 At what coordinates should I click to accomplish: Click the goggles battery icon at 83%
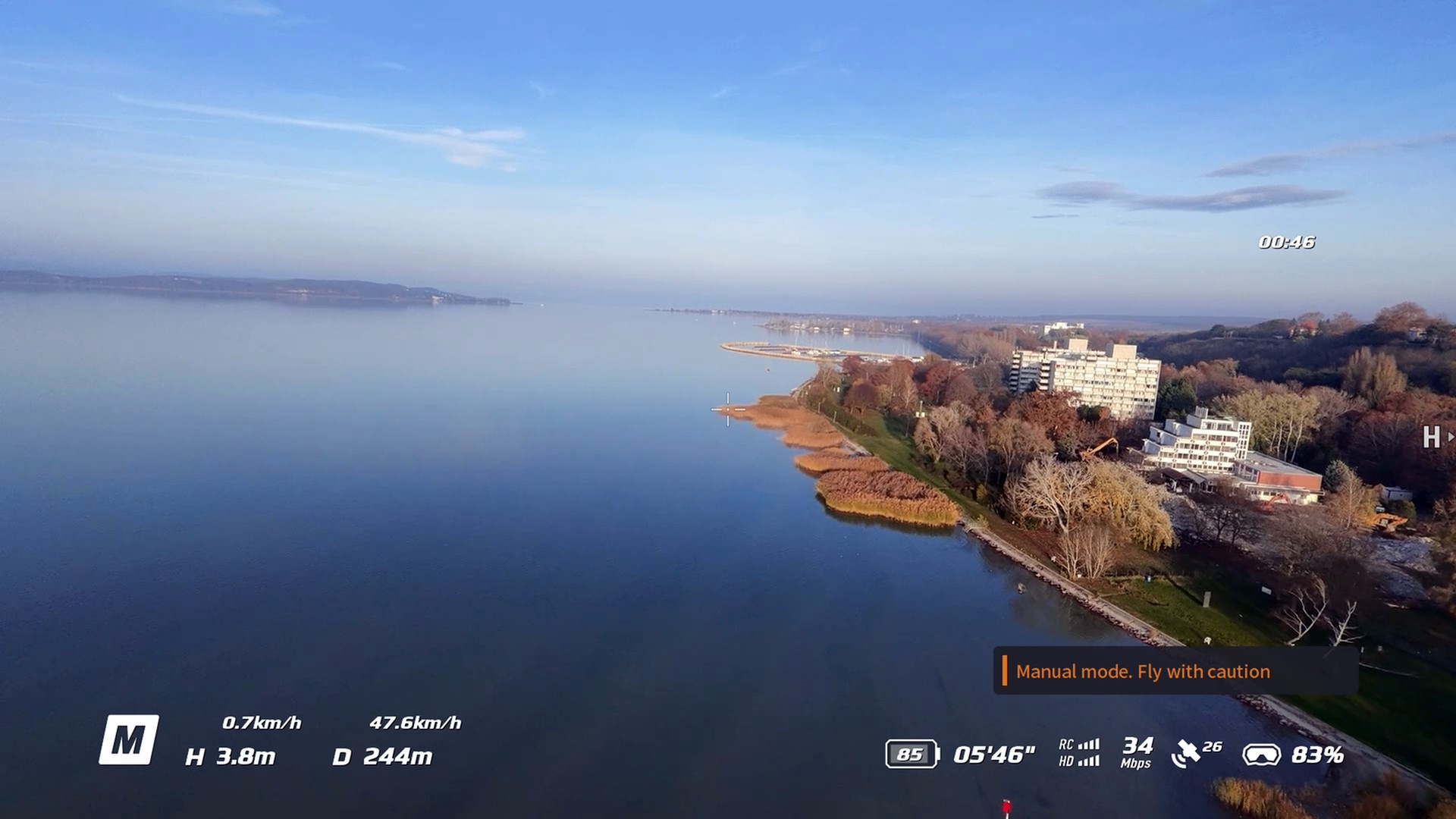click(1261, 755)
